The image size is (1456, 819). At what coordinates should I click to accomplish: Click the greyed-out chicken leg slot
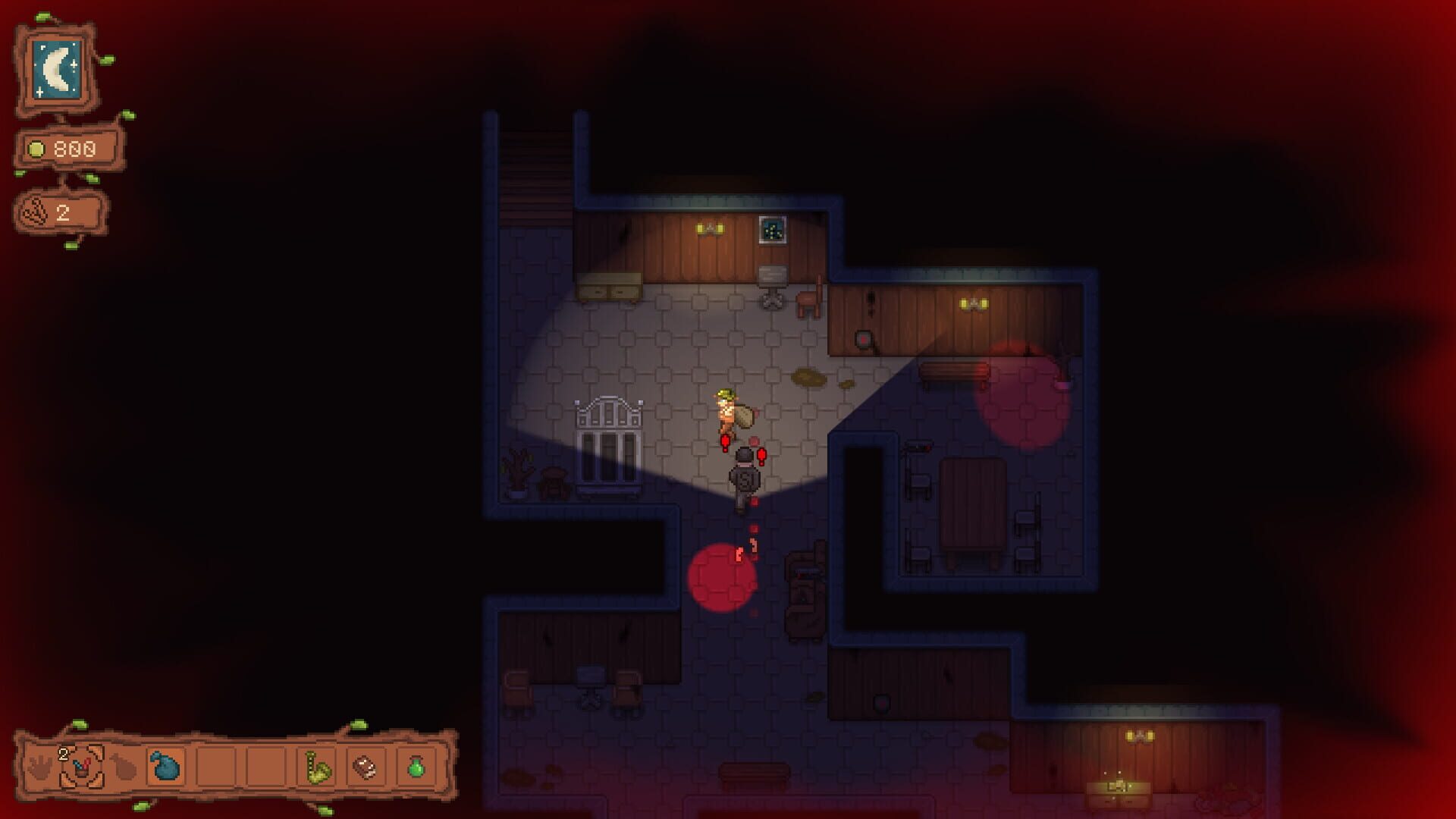(125, 766)
